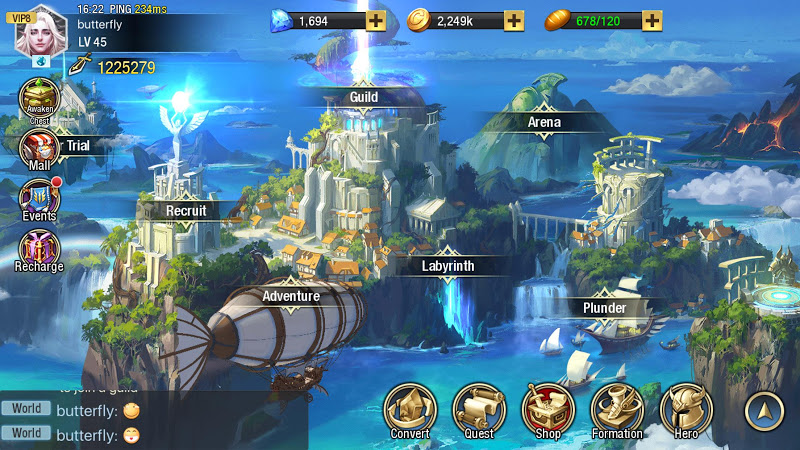Refill bread stamina using the plus button
800x450 pixels.
651,20
